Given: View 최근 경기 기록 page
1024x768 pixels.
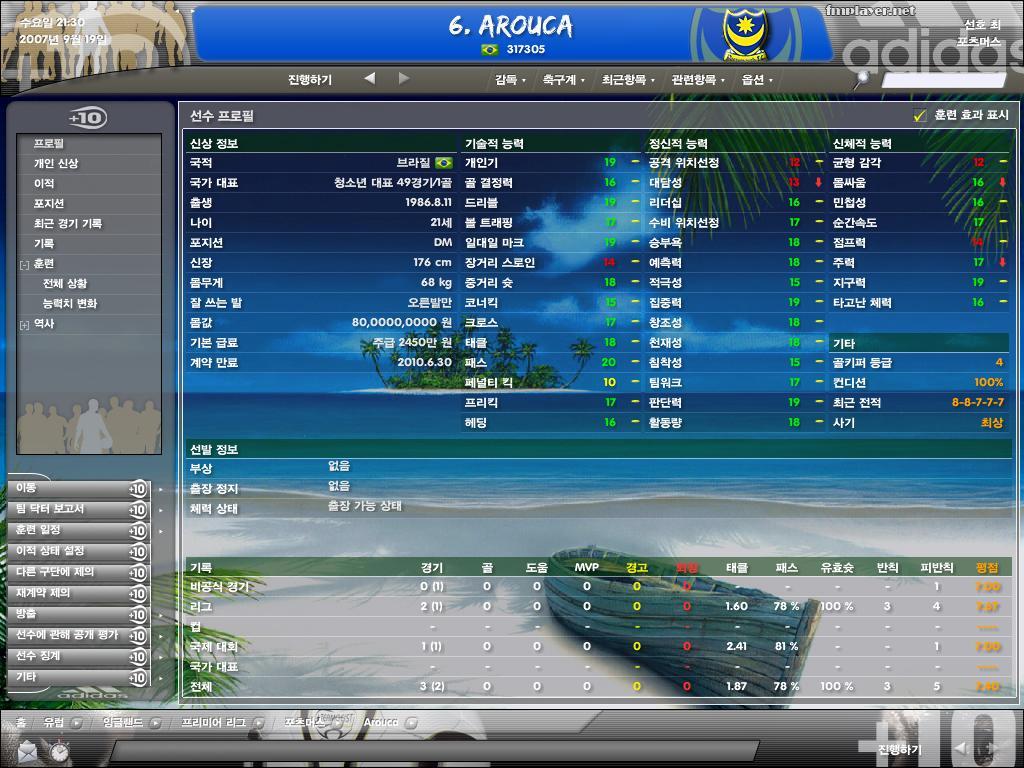Looking at the screenshot, I should [x=68, y=223].
